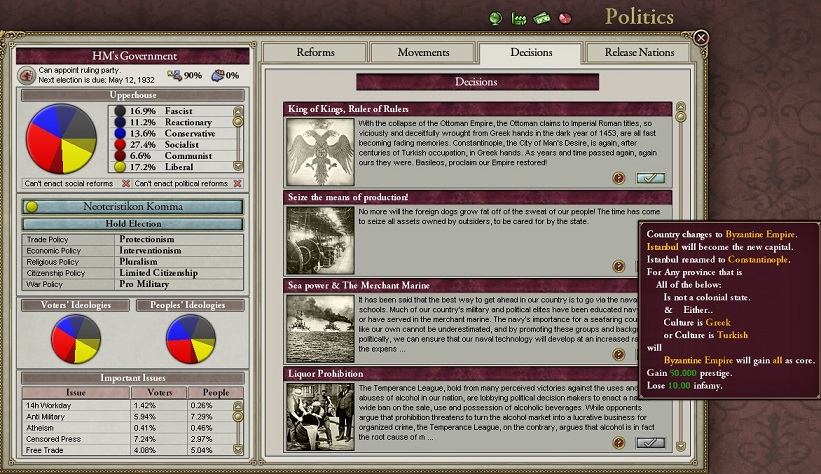Click the King of Kings question mark icon
The image size is (821, 474).
[619, 178]
